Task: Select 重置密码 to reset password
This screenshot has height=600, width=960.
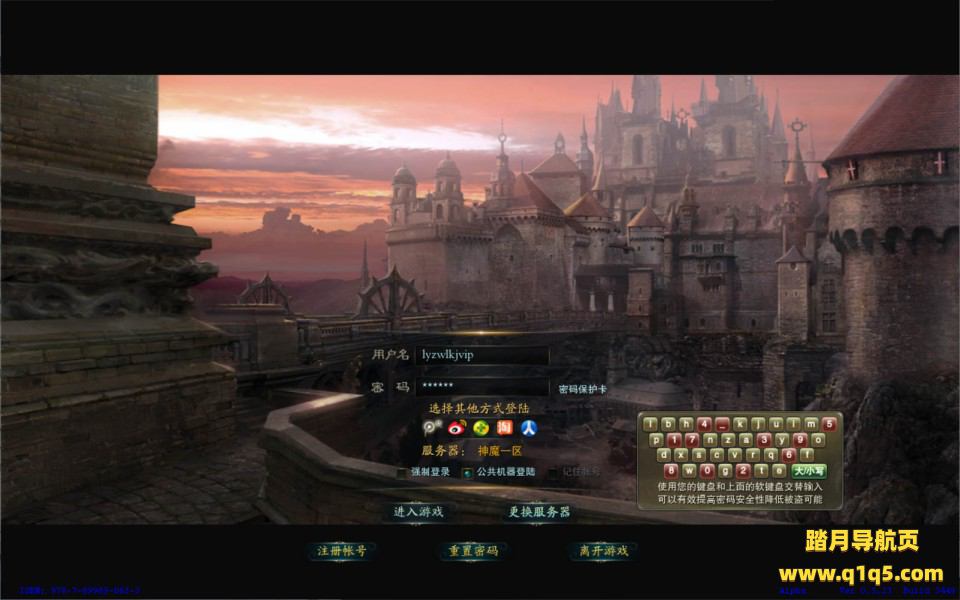Action: [x=473, y=550]
